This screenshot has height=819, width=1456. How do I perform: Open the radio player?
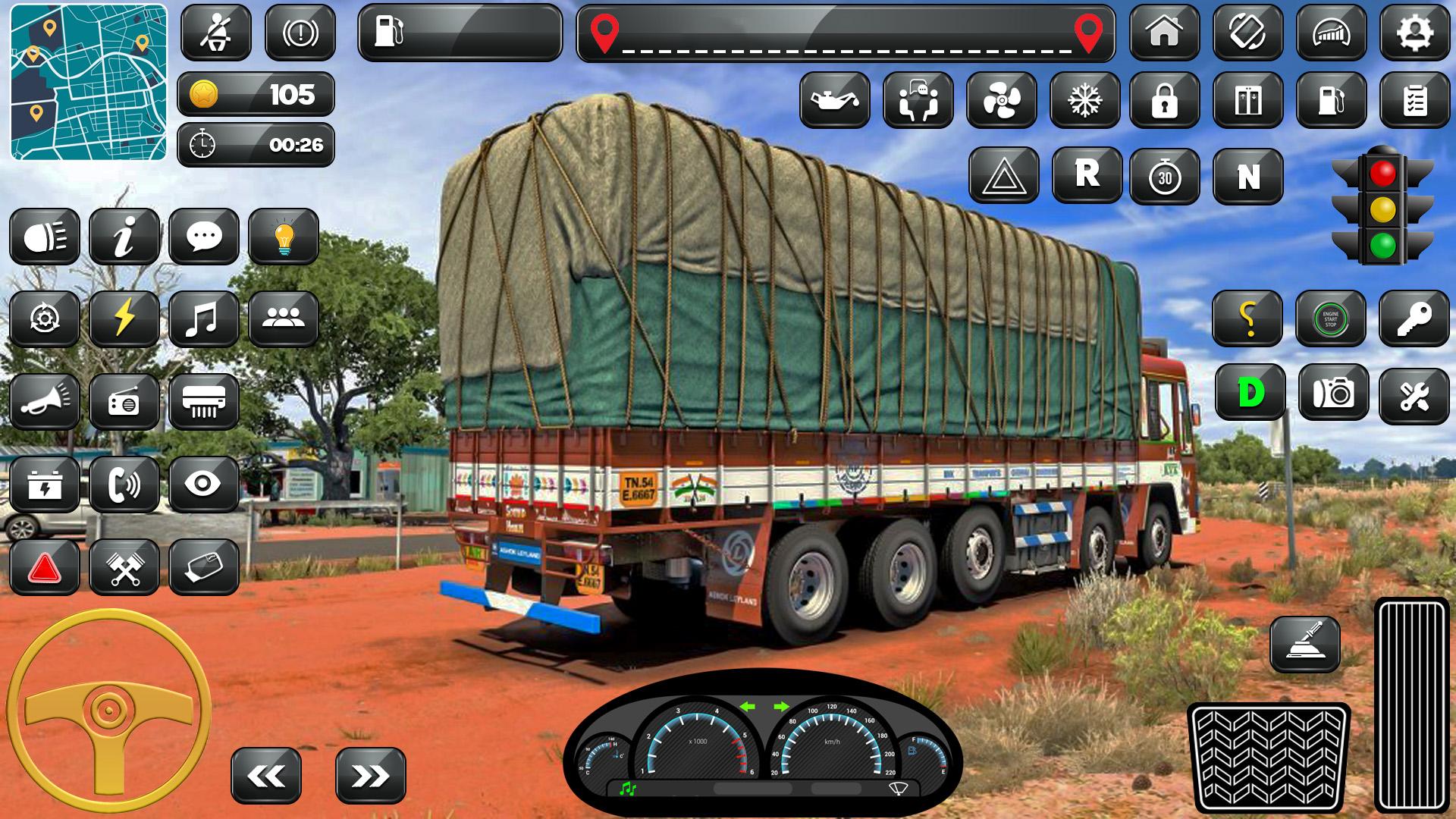[124, 402]
